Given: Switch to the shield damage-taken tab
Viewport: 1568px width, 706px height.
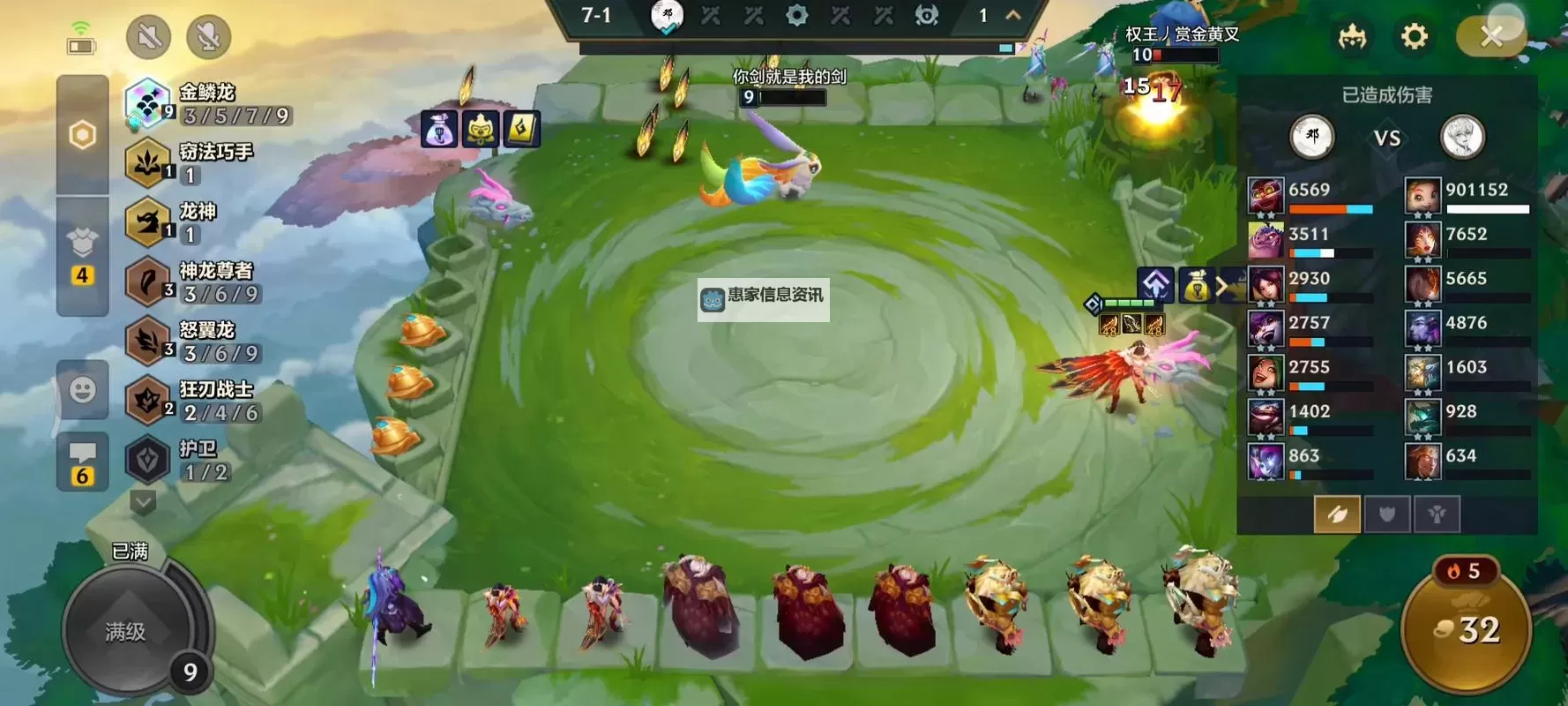Looking at the screenshot, I should click(x=1387, y=514).
